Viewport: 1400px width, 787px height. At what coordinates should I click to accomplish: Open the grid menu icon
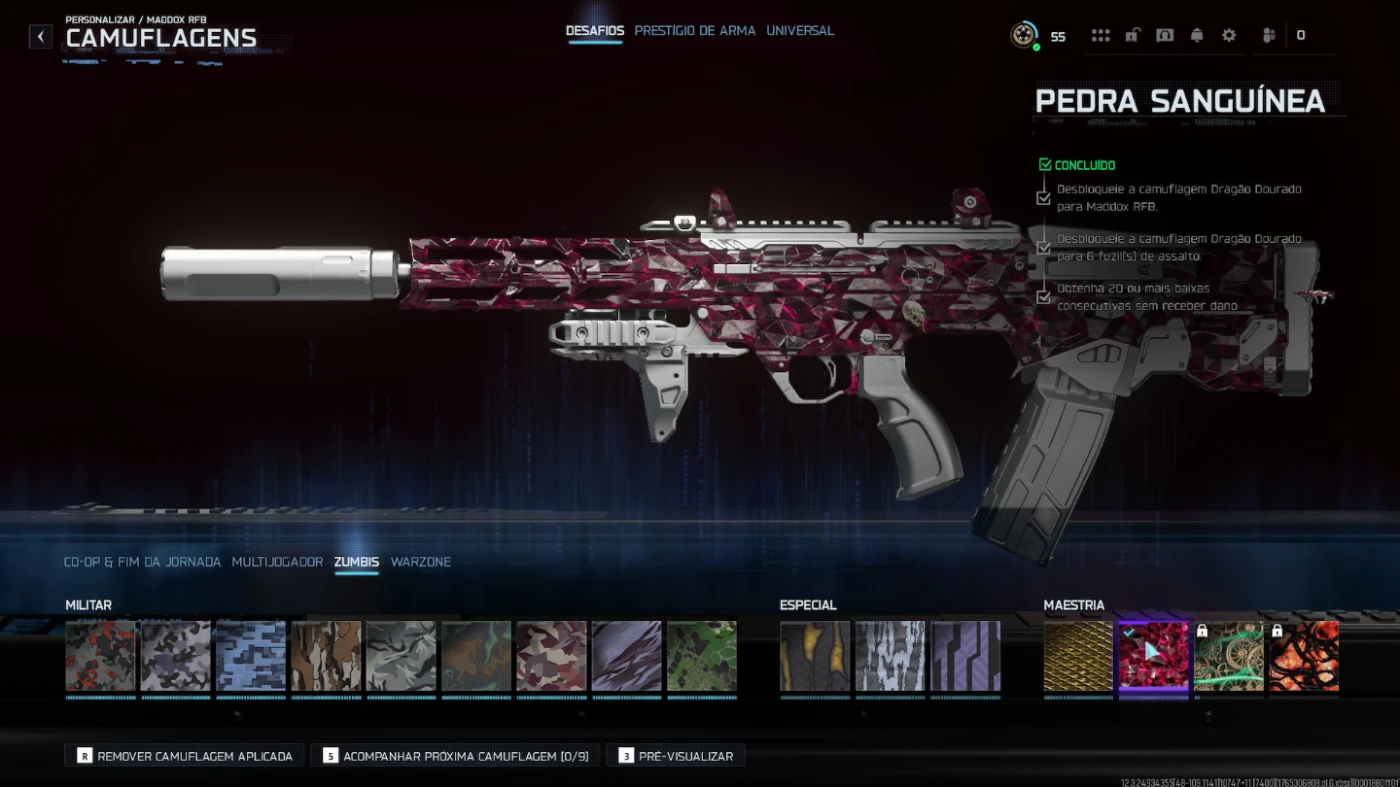coord(1101,36)
